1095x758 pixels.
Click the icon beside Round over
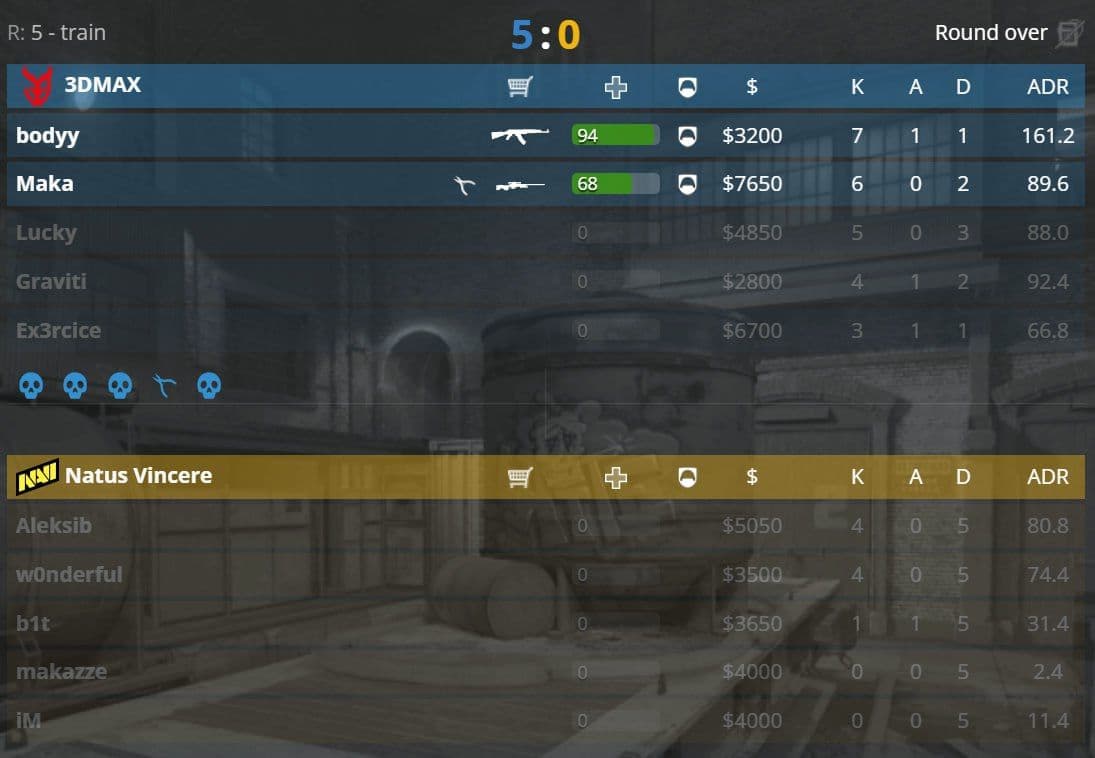click(x=1070, y=33)
